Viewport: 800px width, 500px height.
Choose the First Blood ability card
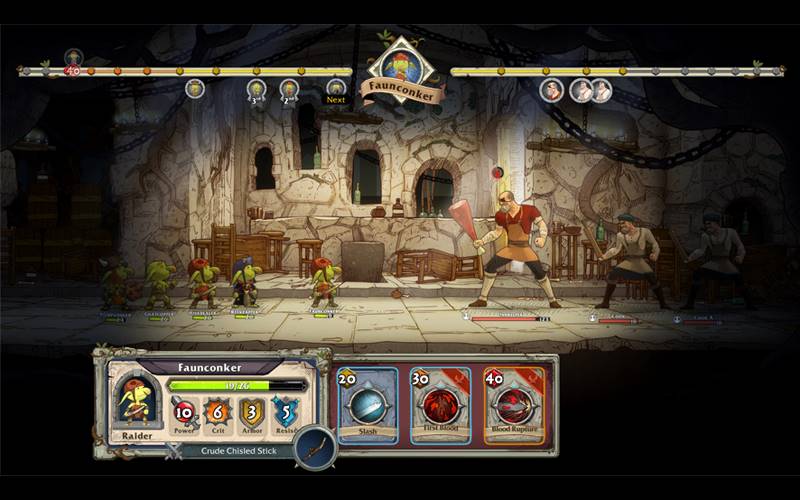click(440, 405)
